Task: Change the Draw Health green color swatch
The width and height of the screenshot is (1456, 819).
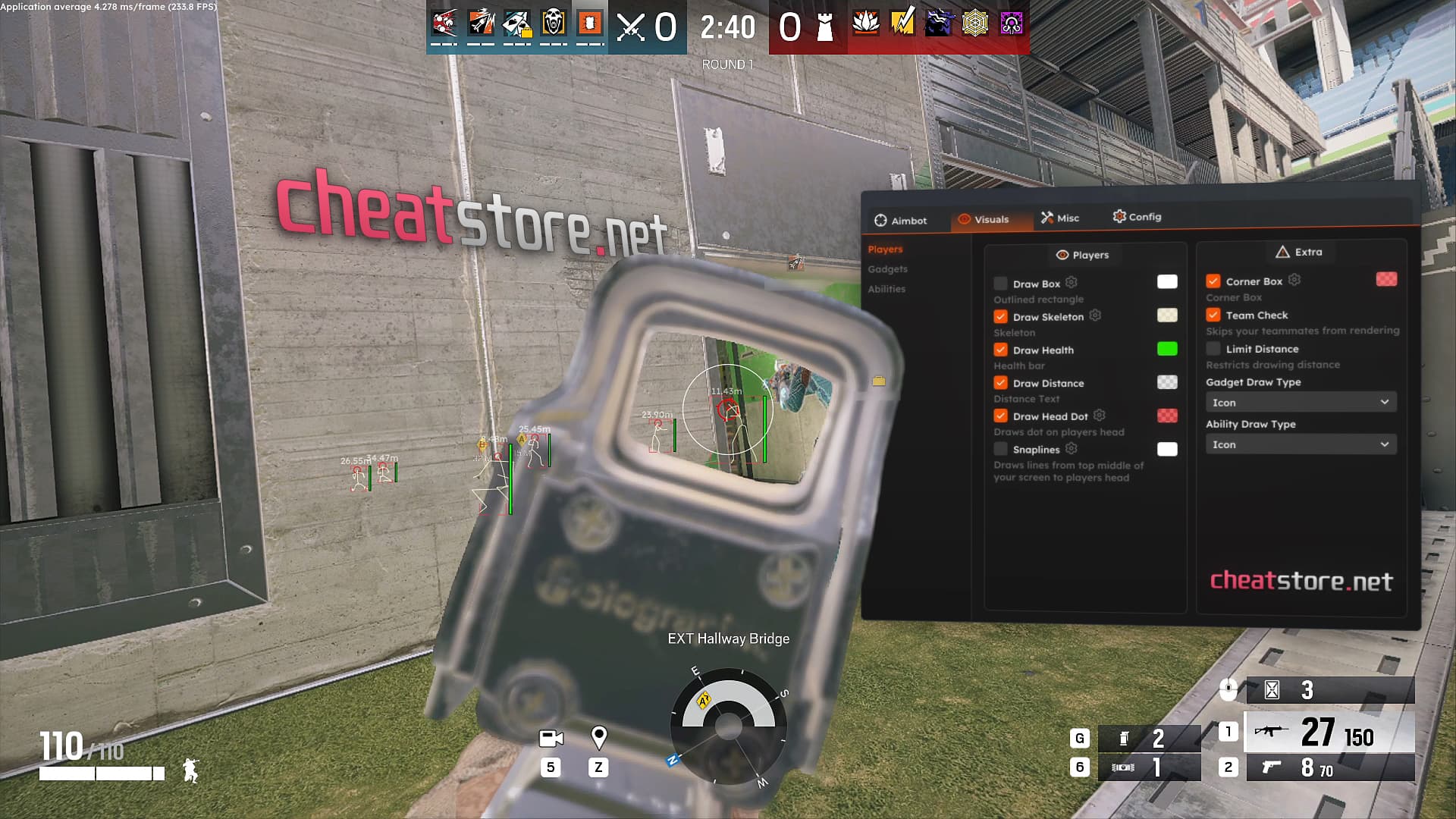Action: coord(1166,350)
